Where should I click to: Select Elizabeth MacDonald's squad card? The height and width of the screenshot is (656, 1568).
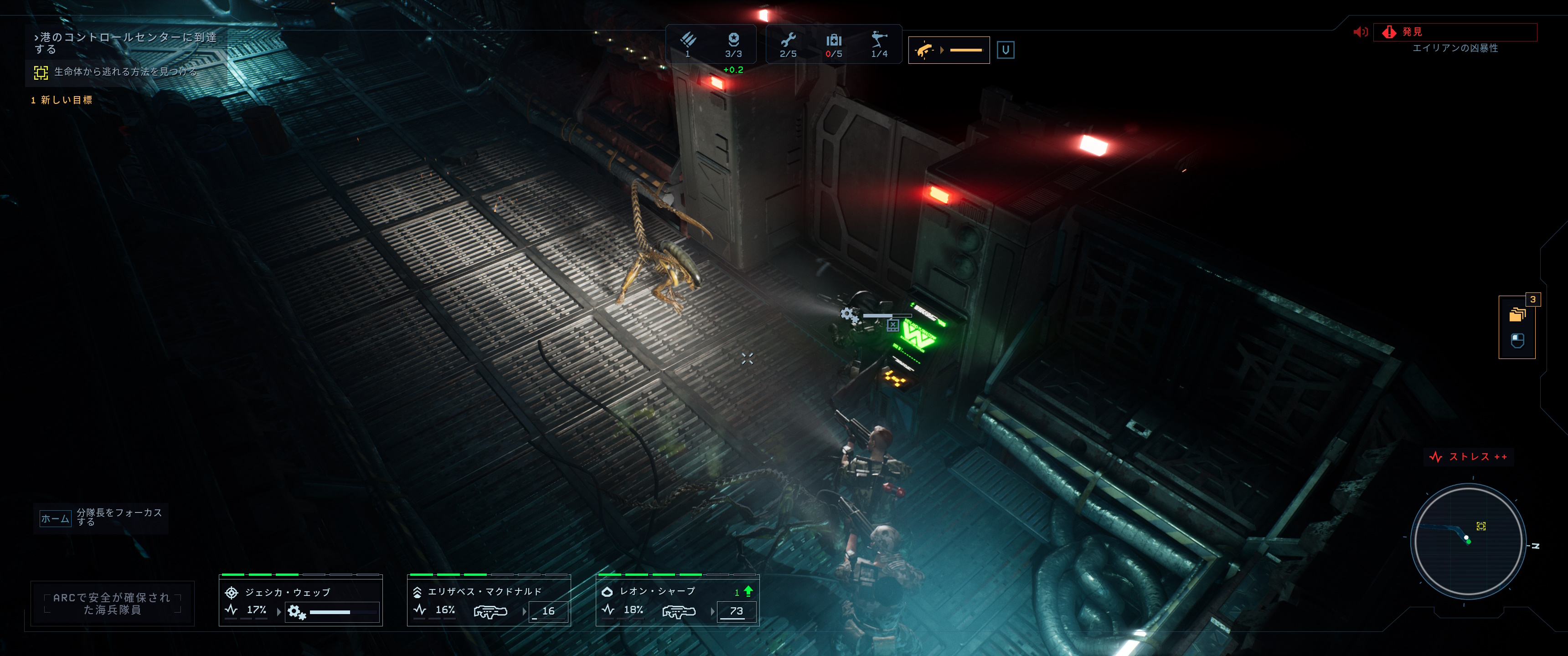tap(489, 600)
